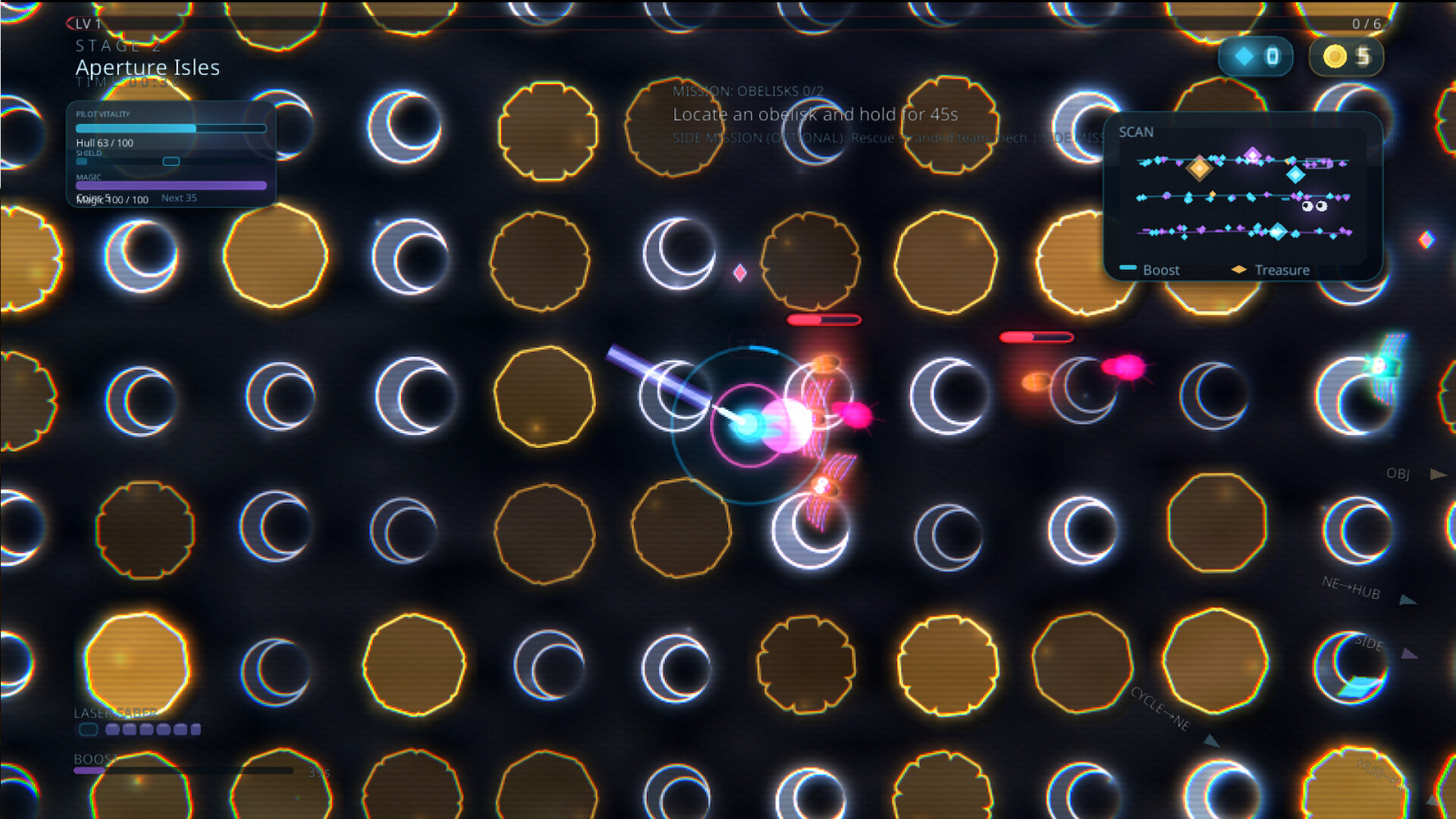This screenshot has height=819, width=1456.
Task: Click the Treasure legend diamond icon
Action: (x=1239, y=269)
